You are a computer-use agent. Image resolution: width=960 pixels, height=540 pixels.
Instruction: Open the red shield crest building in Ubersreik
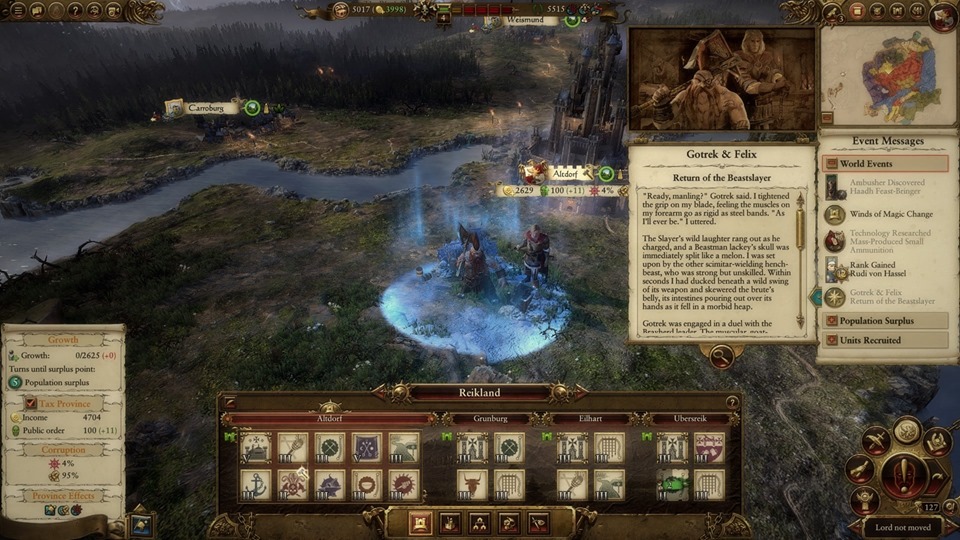pyautogui.click(x=708, y=447)
